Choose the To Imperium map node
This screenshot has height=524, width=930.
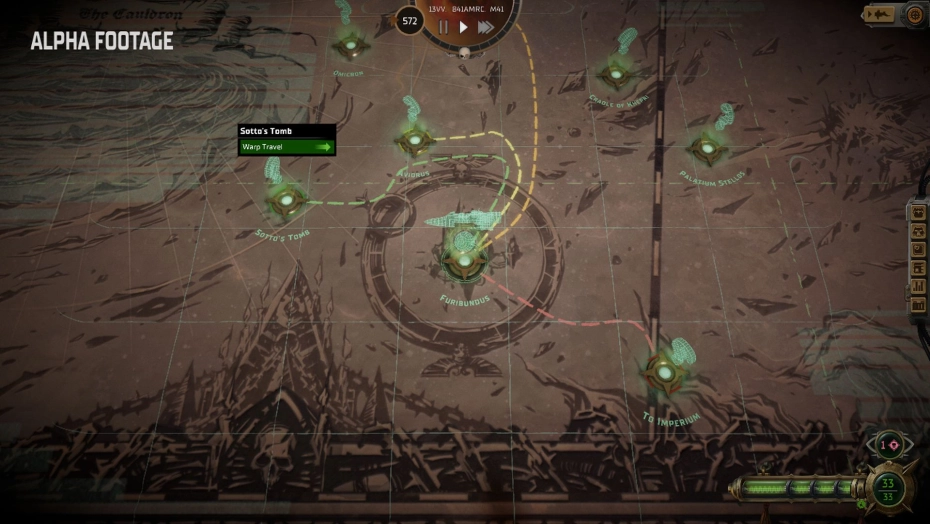pos(664,371)
